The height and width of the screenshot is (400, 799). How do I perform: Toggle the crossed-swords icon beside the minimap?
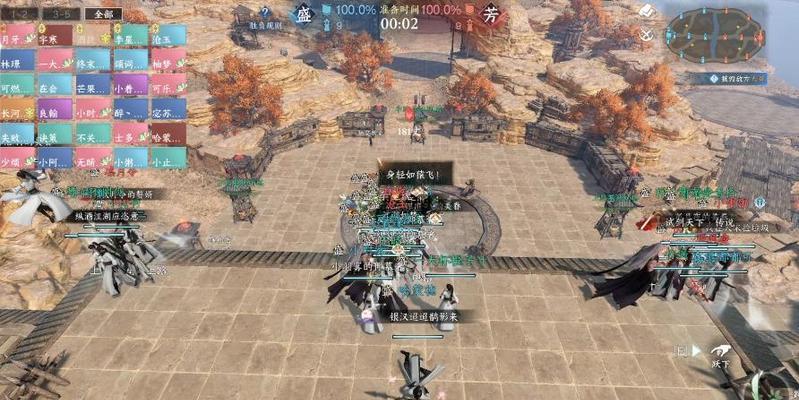tap(646, 35)
